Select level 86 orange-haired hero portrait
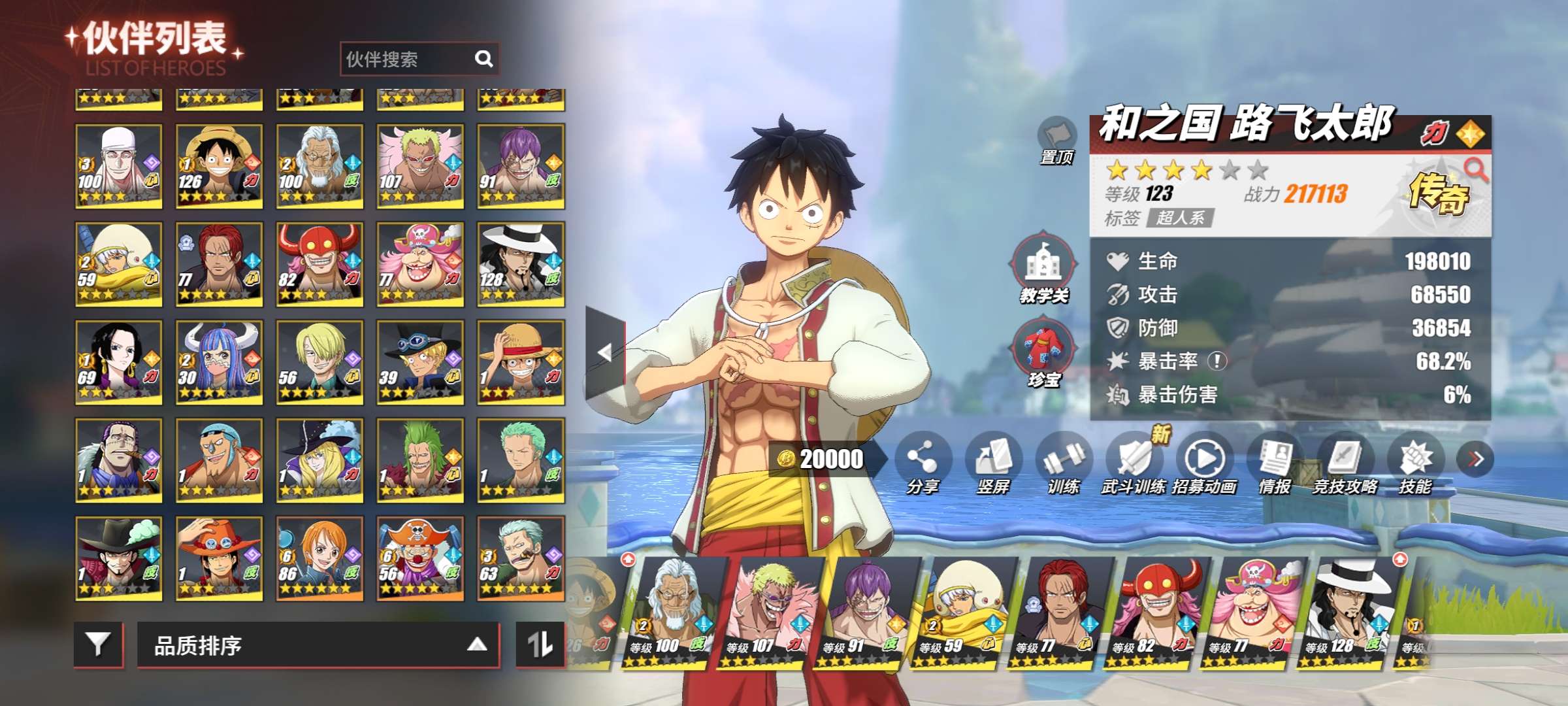The image size is (1568, 706). 319,558
